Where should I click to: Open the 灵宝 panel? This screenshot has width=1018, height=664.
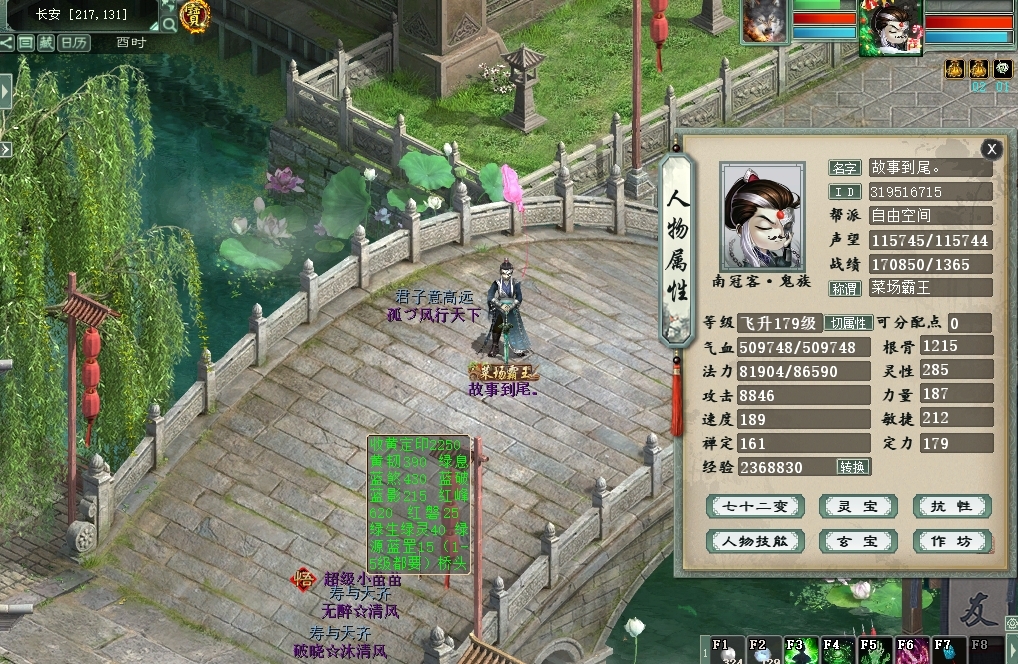(857, 507)
